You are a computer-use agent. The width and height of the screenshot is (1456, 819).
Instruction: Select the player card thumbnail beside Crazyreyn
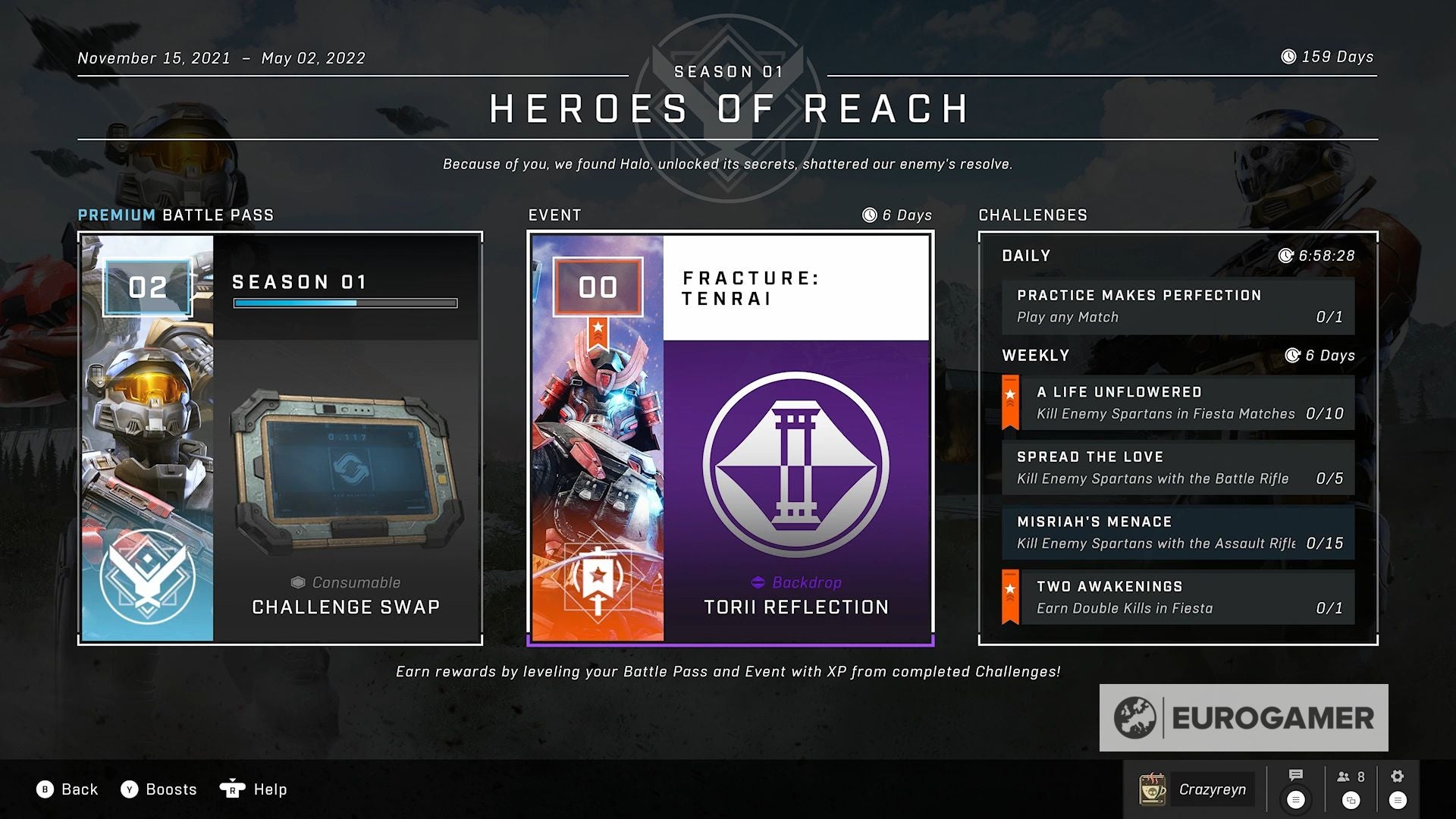[x=1153, y=789]
